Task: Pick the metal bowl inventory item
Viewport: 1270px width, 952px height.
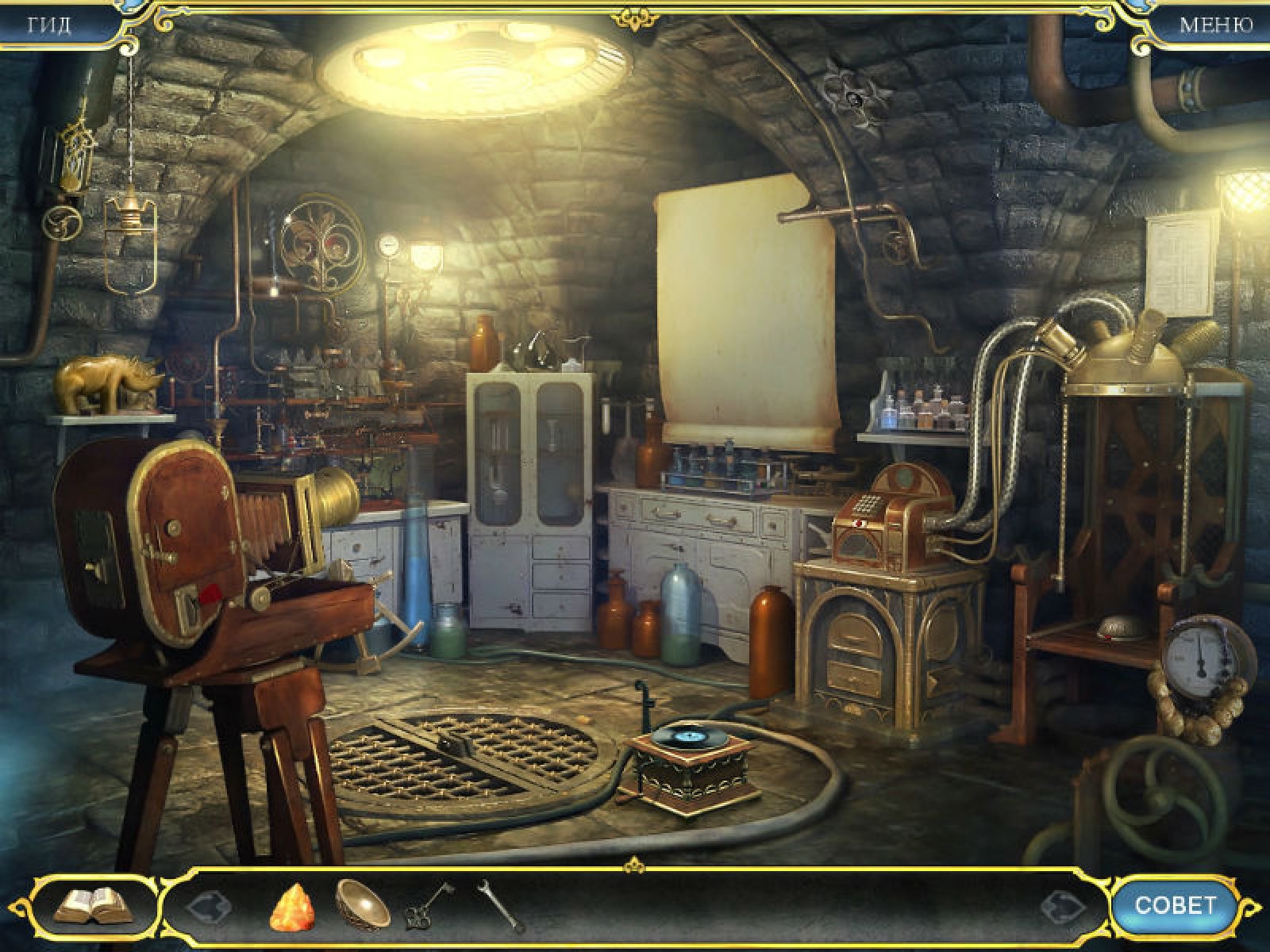Action: pyautogui.click(x=362, y=903)
